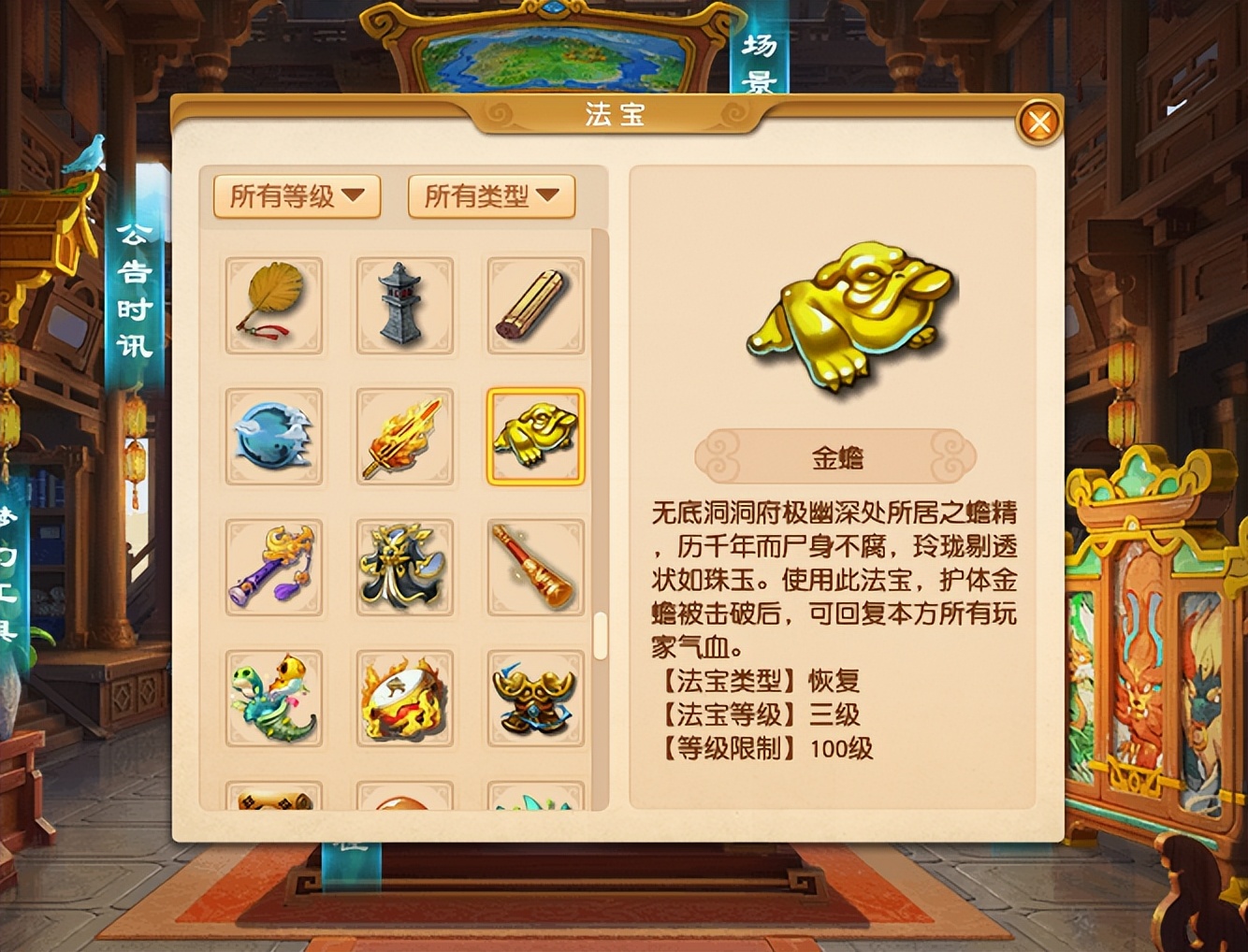Select the icy blue orb treasure
1248x952 pixels.
273,438
